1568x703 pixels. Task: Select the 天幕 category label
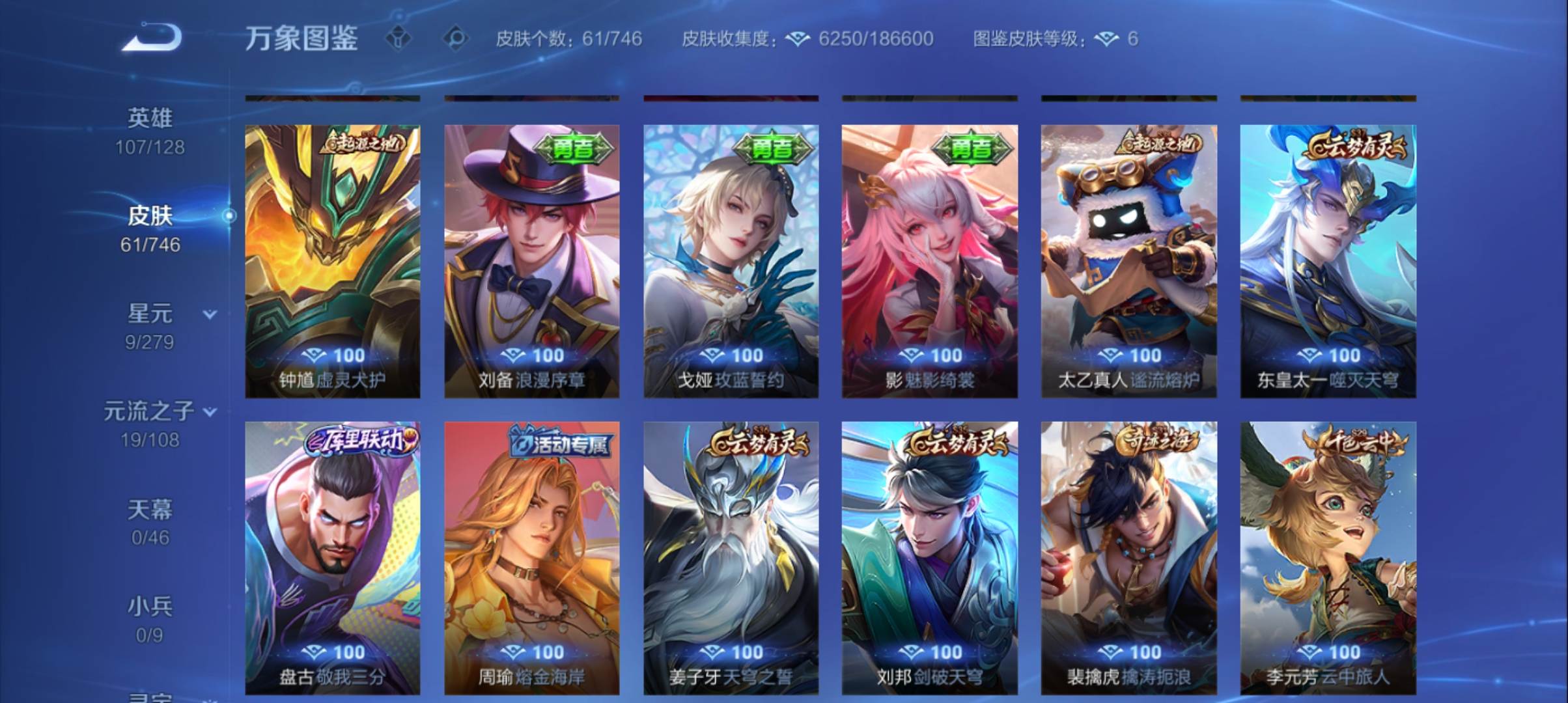pos(150,511)
